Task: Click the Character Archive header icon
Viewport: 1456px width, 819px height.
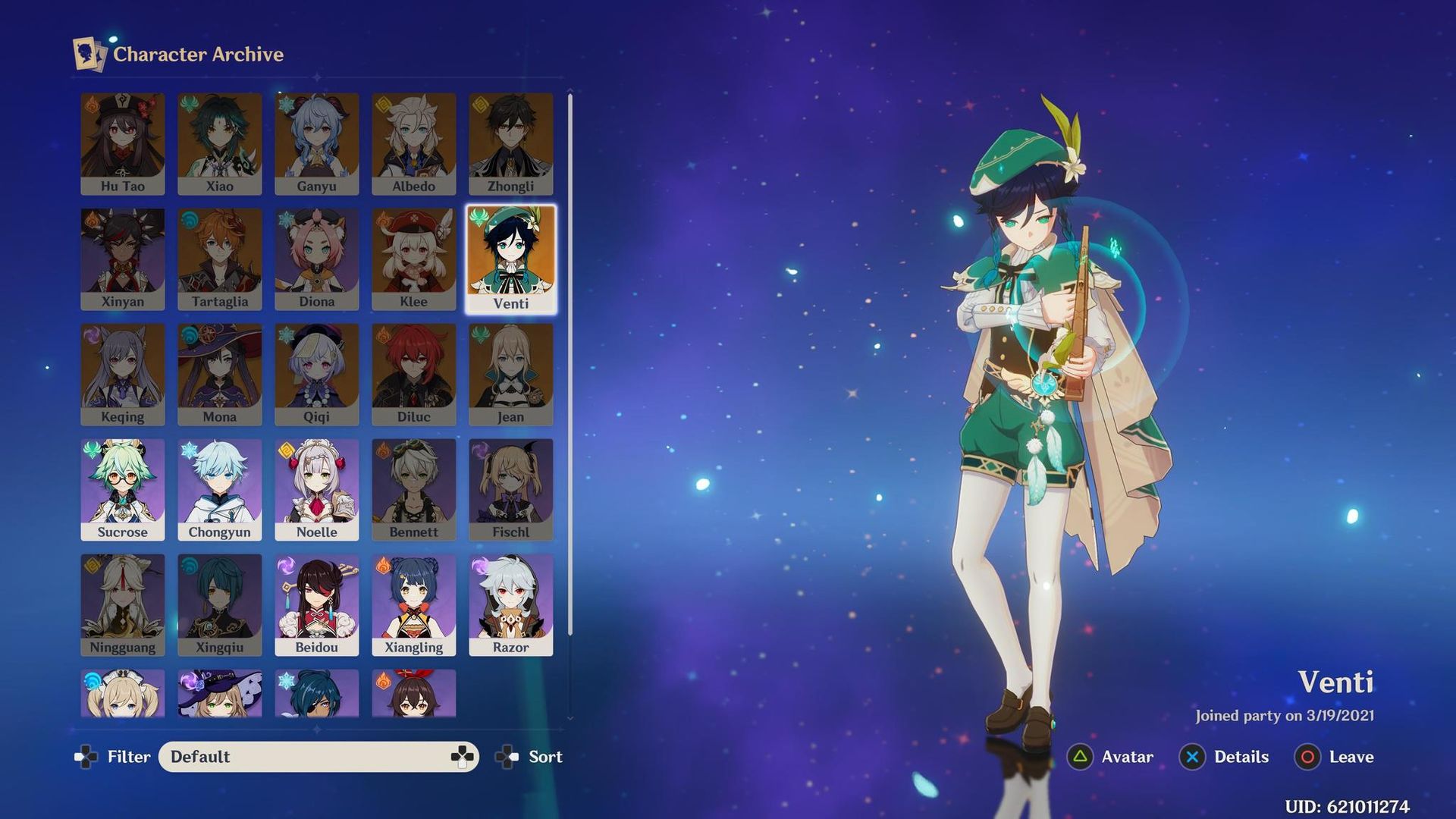Action: [x=88, y=54]
